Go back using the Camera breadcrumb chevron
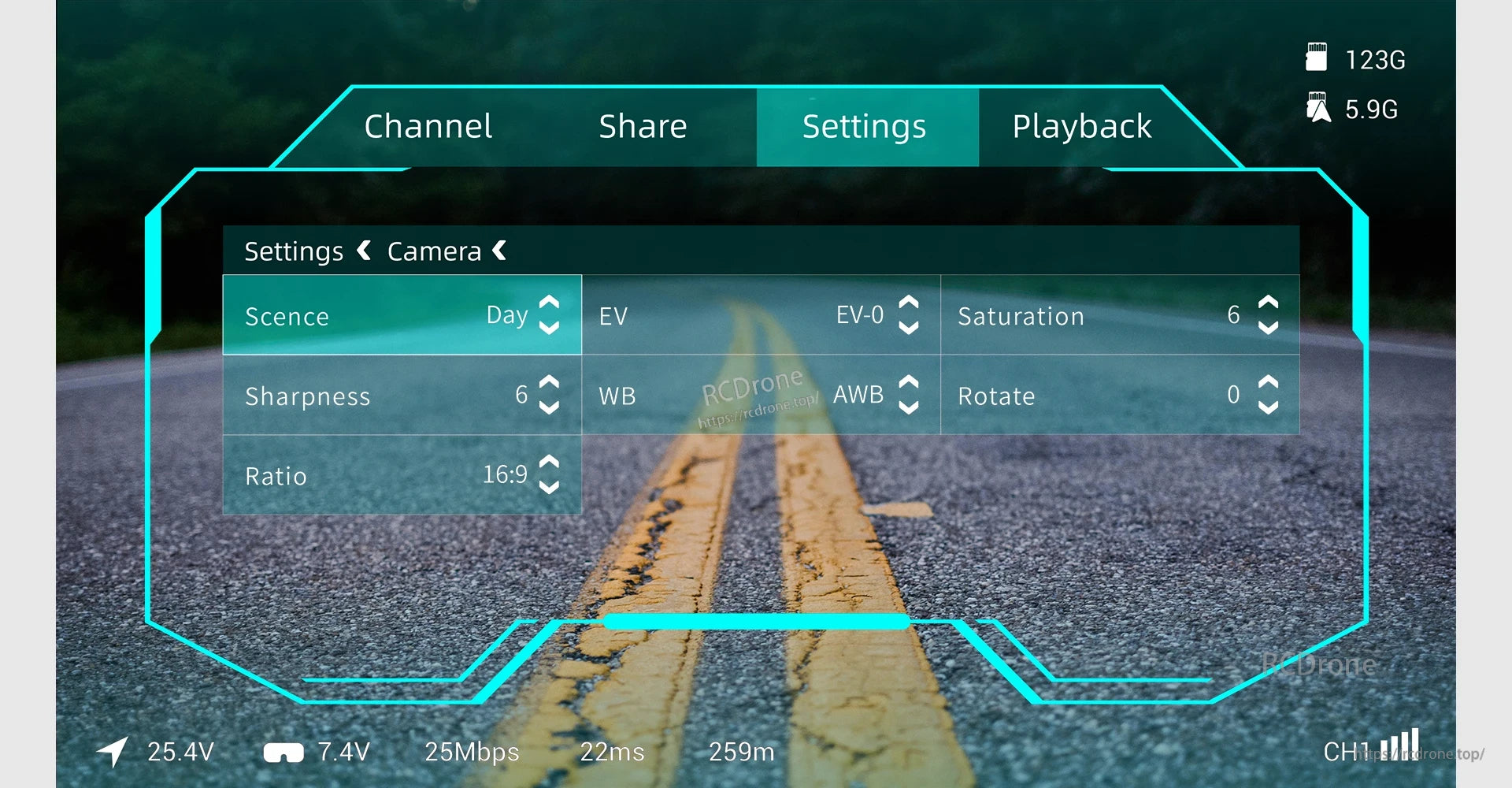Screen dimensions: 1512x788 pyautogui.click(x=499, y=251)
